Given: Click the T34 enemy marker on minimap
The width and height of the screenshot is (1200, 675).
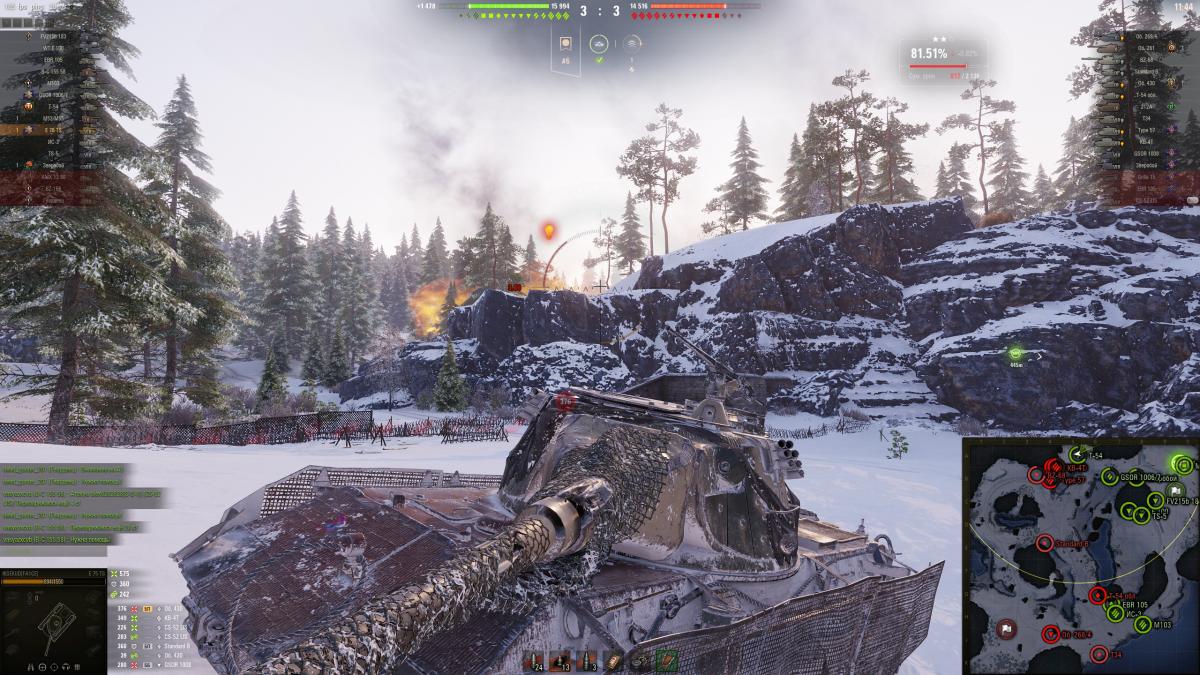Looking at the screenshot, I should point(1099,654).
